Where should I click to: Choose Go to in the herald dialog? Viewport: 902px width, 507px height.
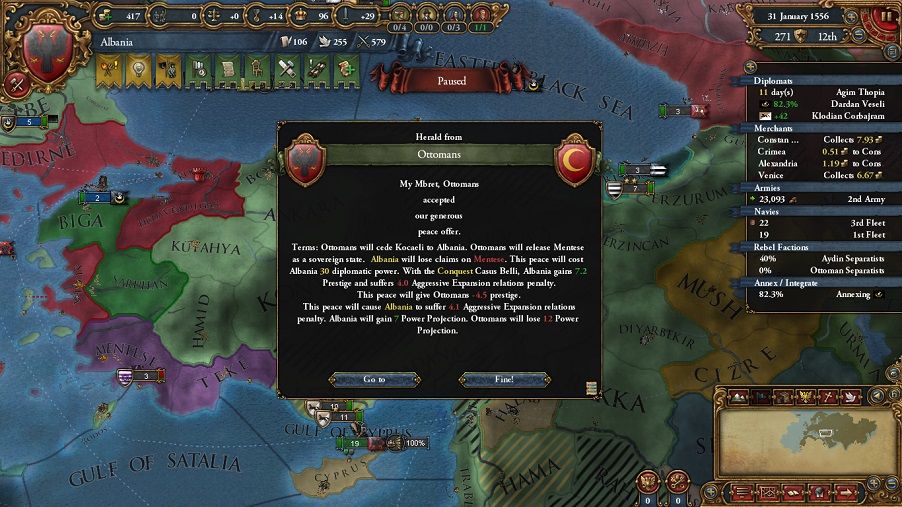click(373, 380)
